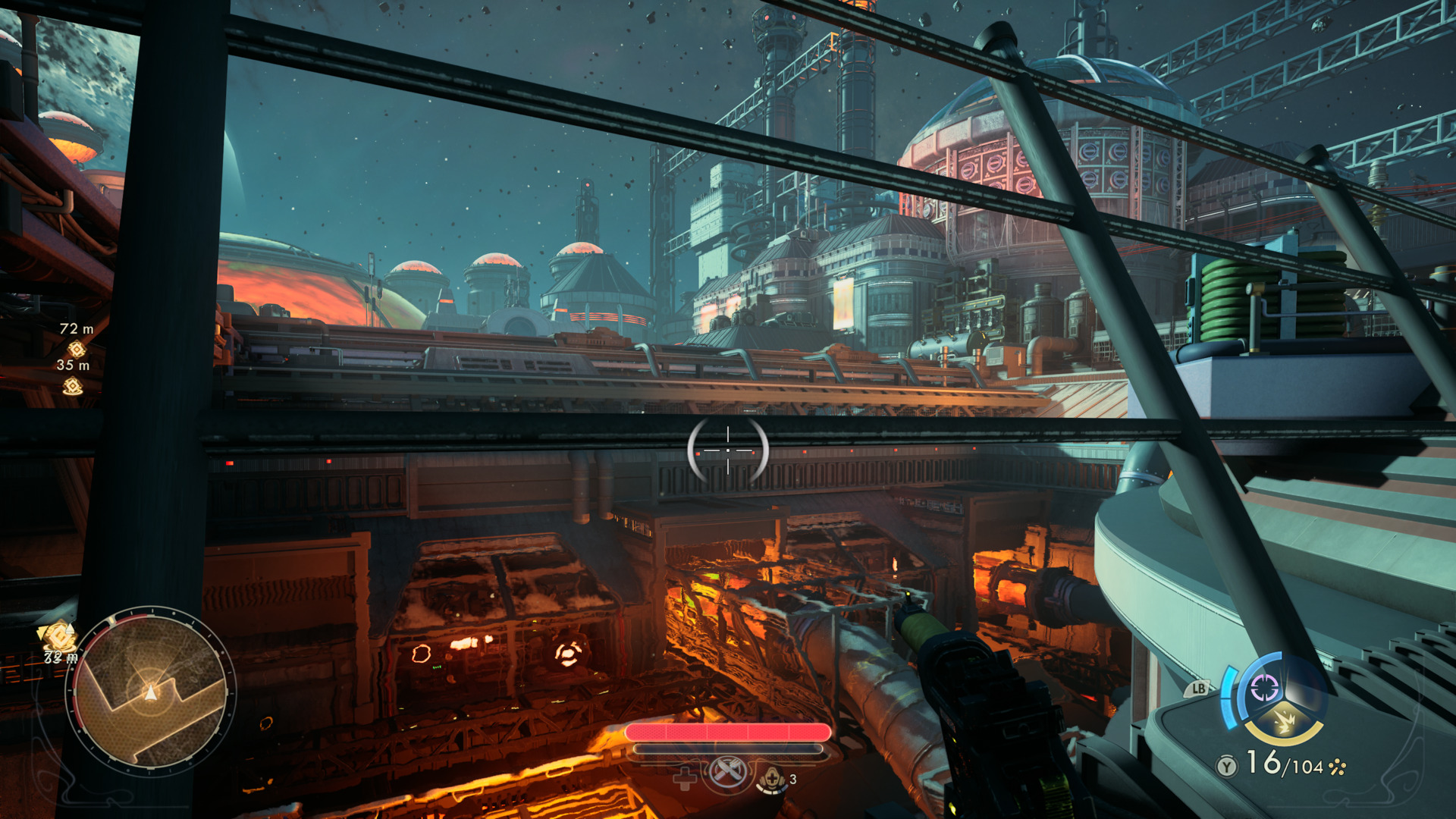Click the faded plus cross icon

685,779
